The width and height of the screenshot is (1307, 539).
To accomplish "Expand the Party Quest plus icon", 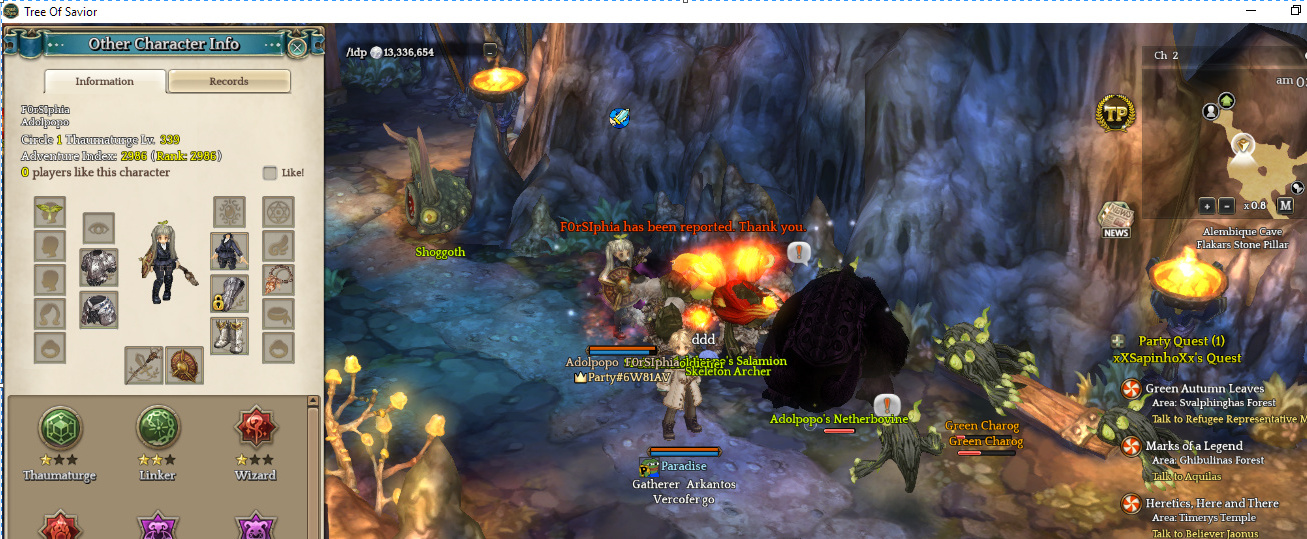I will tap(1118, 341).
